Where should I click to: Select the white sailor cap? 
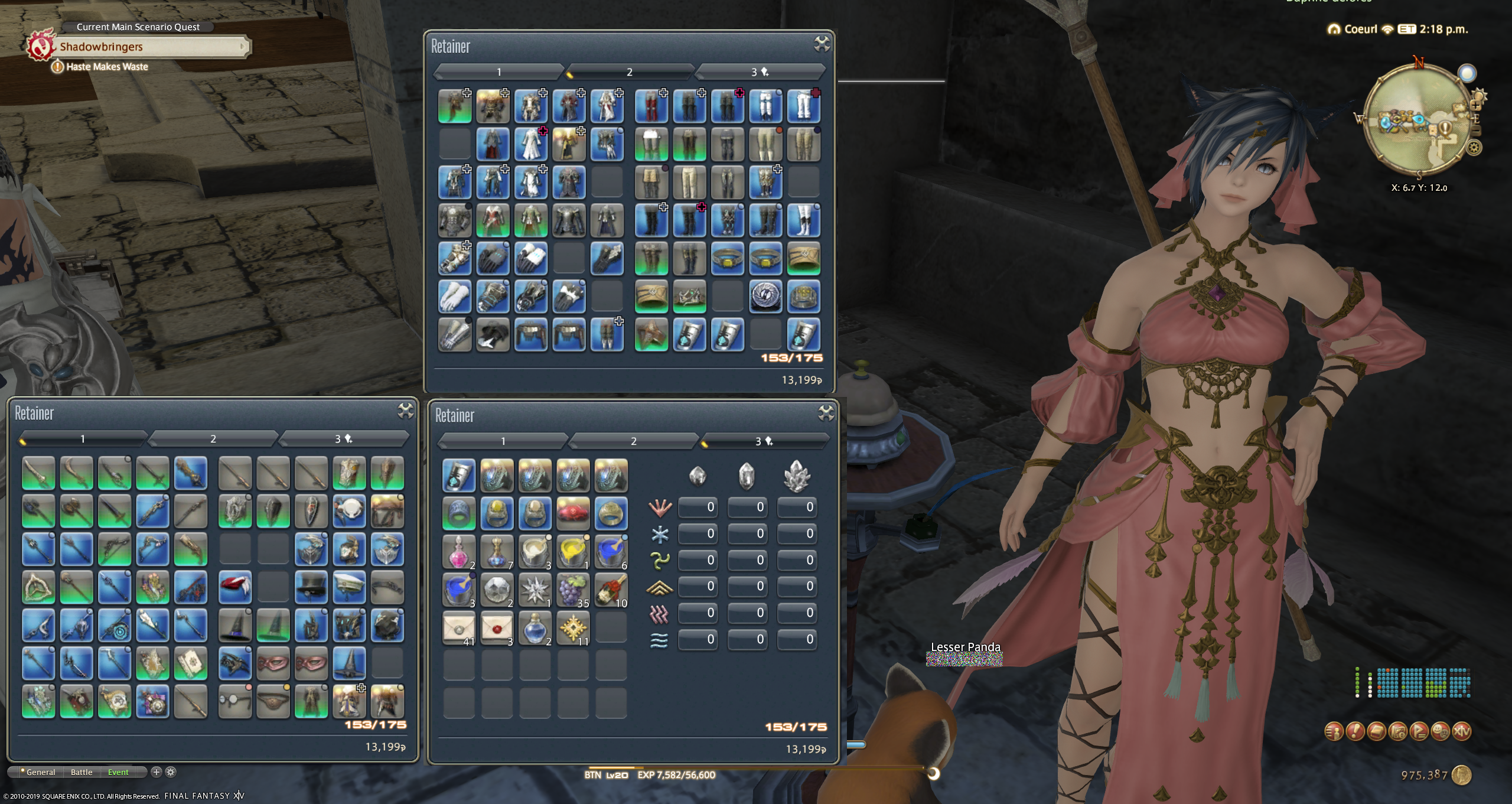tap(348, 587)
